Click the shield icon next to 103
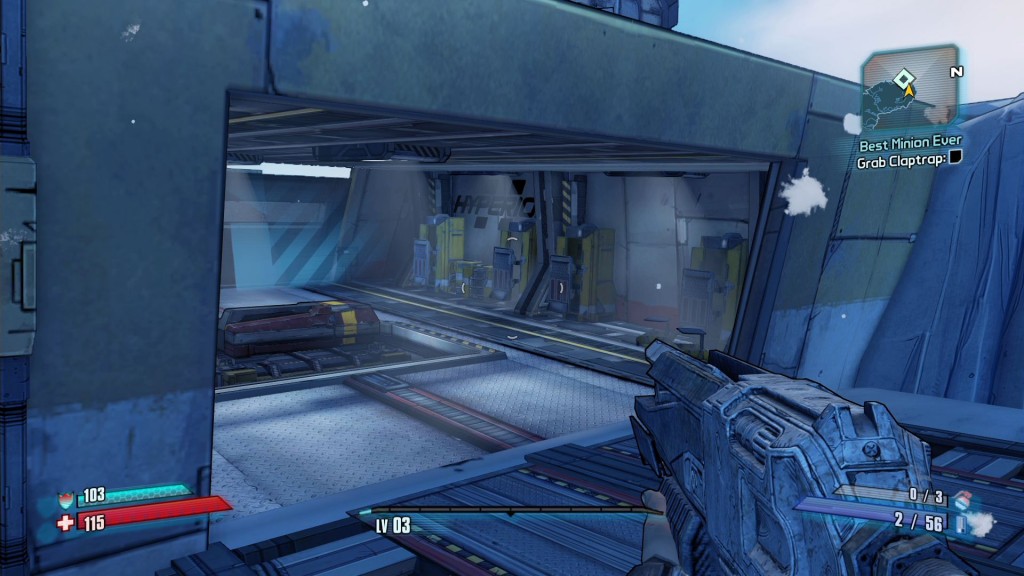The height and width of the screenshot is (576, 1024). [x=67, y=498]
